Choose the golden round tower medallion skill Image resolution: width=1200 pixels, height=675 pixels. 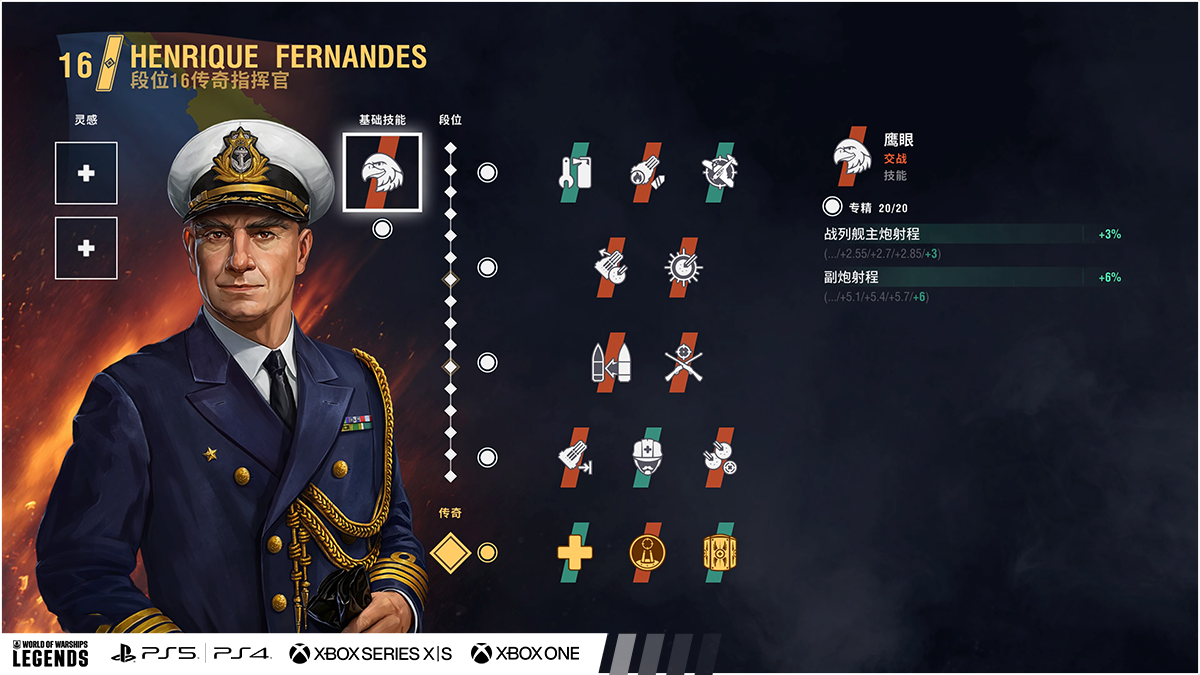(647, 552)
